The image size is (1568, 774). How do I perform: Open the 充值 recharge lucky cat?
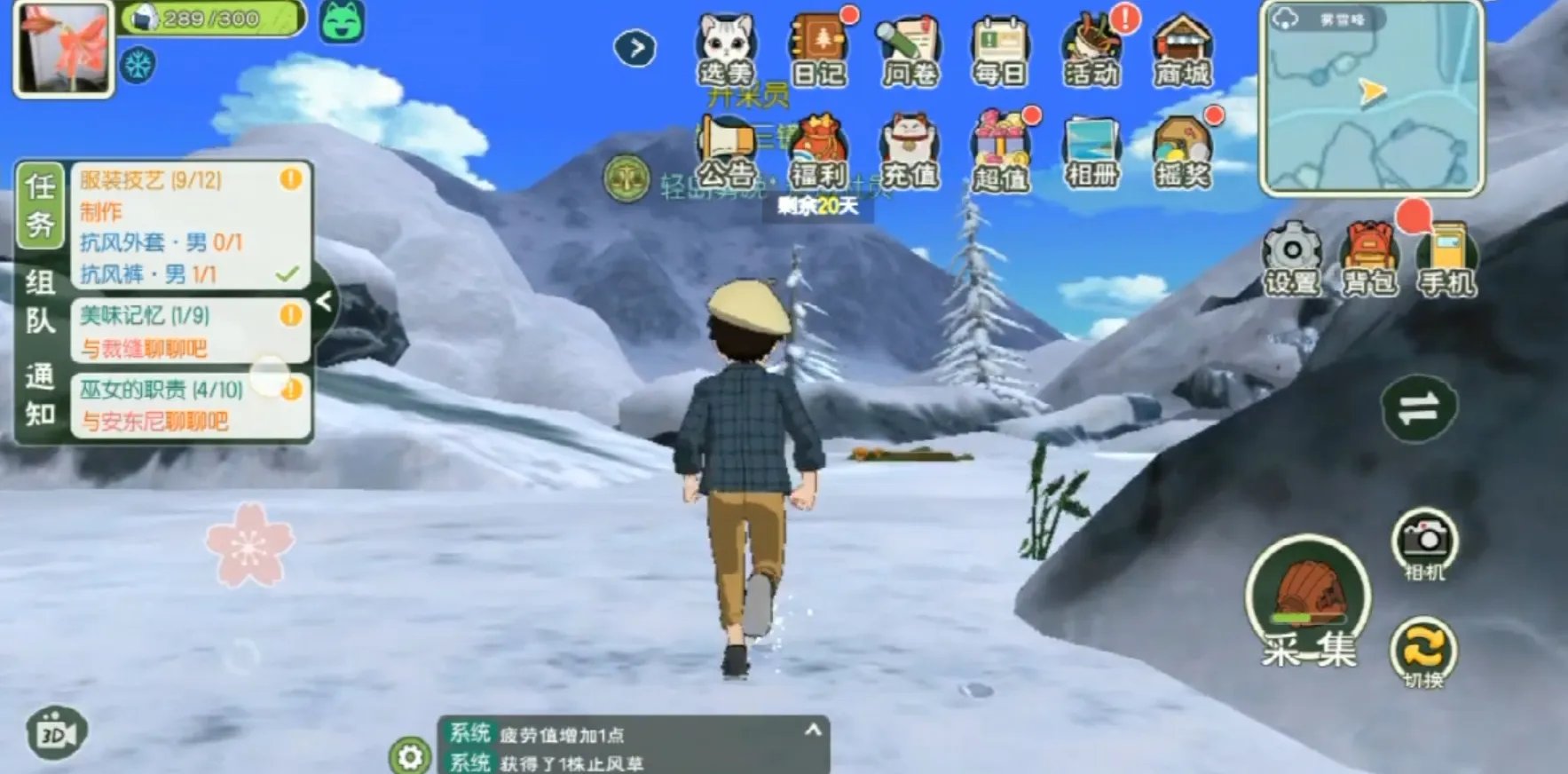tap(910, 153)
